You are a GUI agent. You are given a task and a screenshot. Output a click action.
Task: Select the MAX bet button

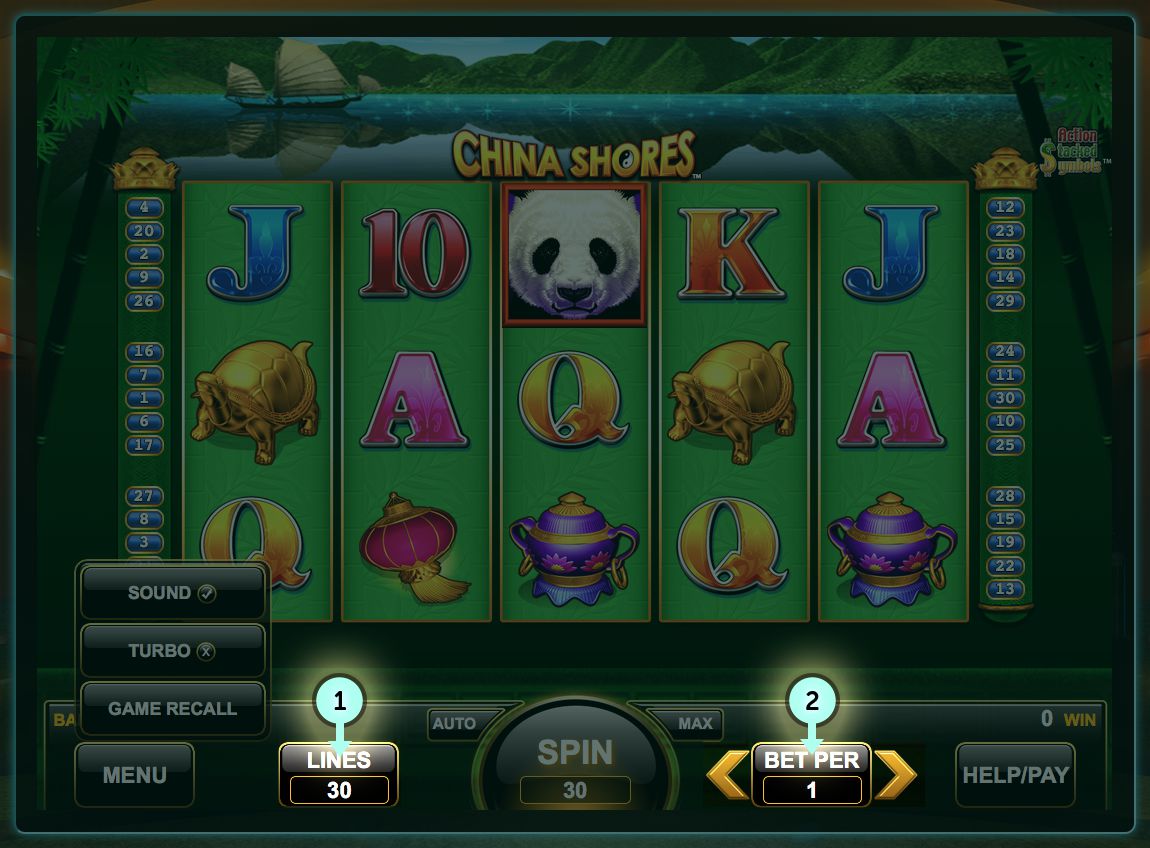point(695,723)
